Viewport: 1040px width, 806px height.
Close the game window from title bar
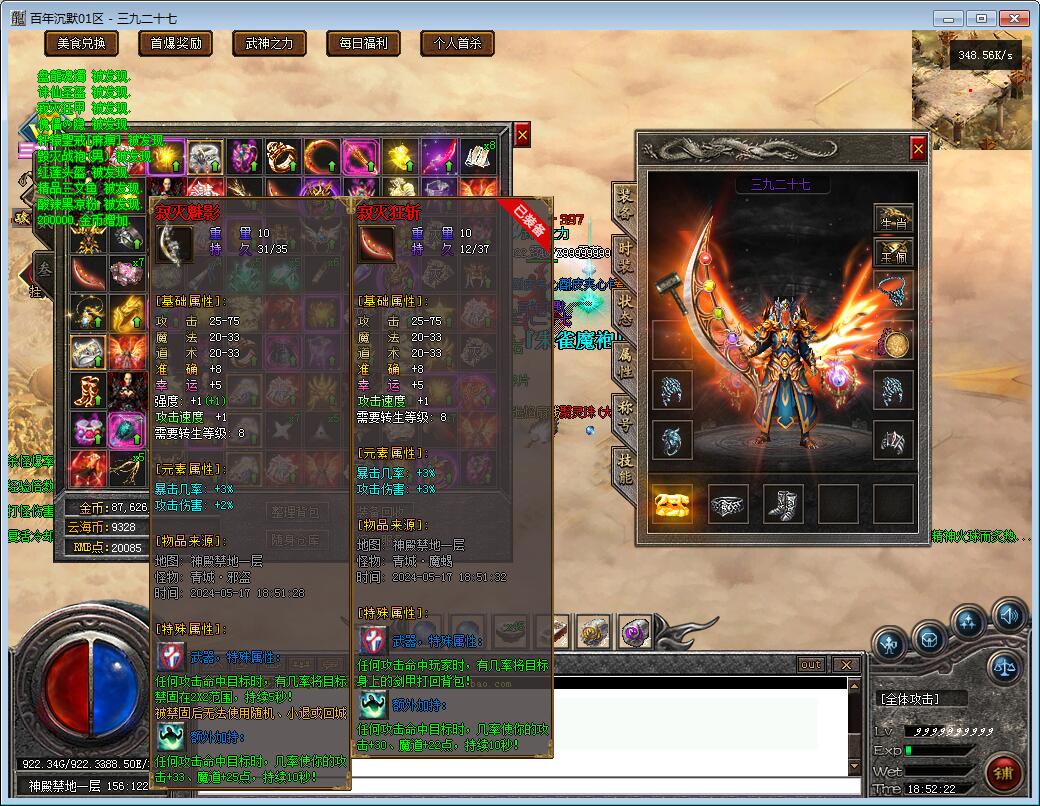1013,18
